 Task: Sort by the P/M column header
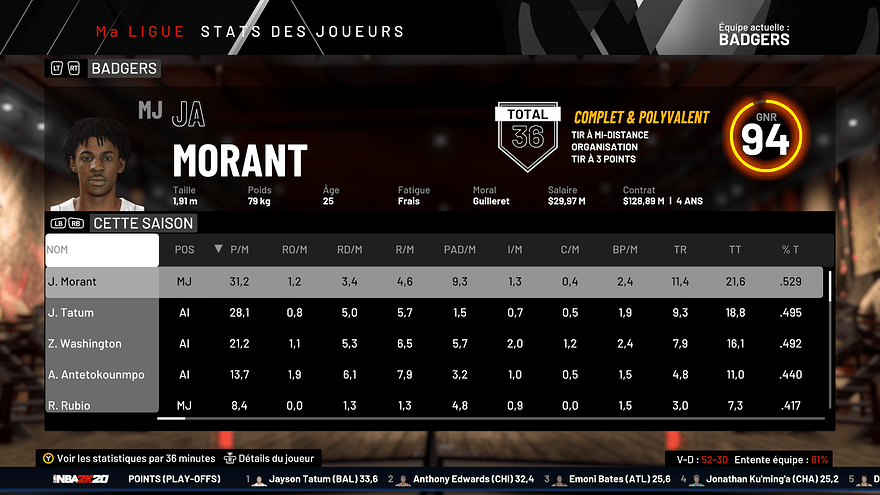click(239, 249)
